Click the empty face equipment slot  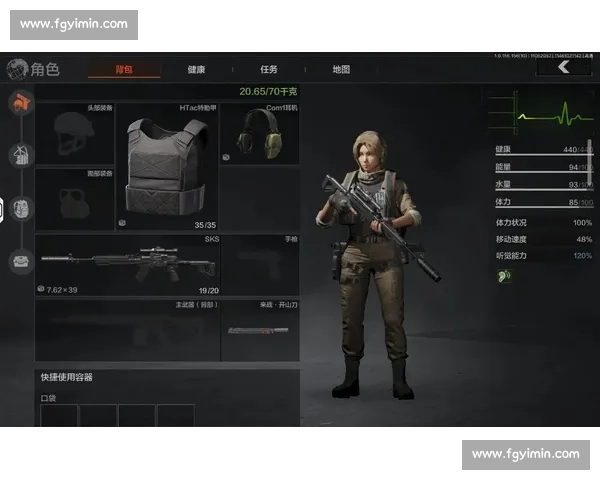tap(75, 198)
